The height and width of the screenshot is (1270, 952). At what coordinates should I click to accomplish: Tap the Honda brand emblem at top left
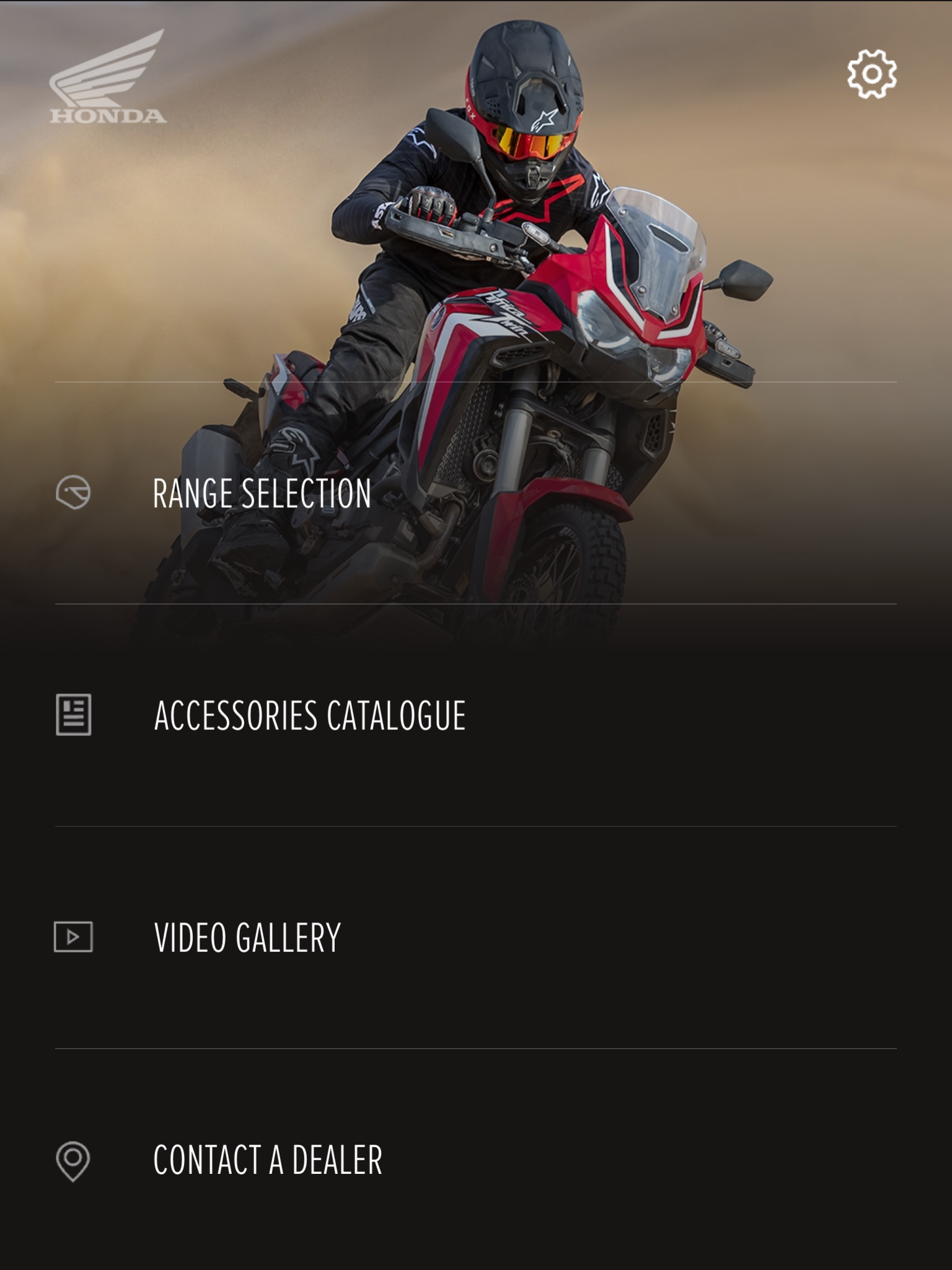coord(107,81)
